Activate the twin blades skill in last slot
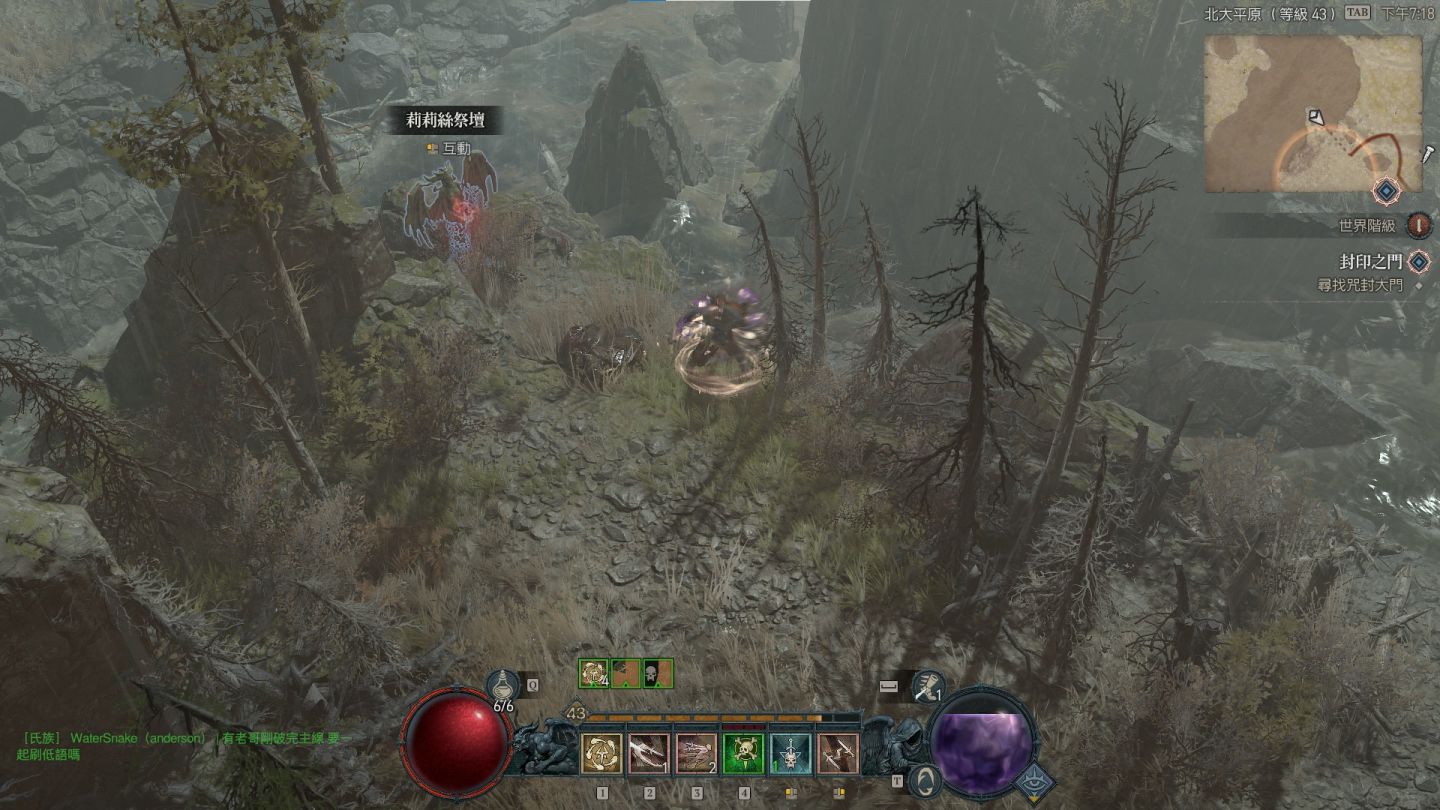Viewport: 1440px width, 810px height. click(x=838, y=754)
